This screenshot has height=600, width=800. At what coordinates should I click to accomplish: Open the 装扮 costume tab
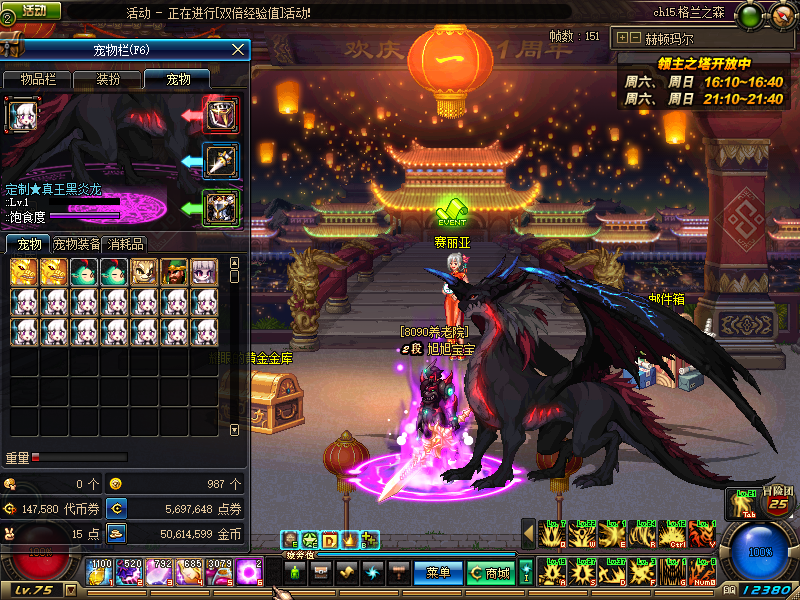tap(109, 79)
